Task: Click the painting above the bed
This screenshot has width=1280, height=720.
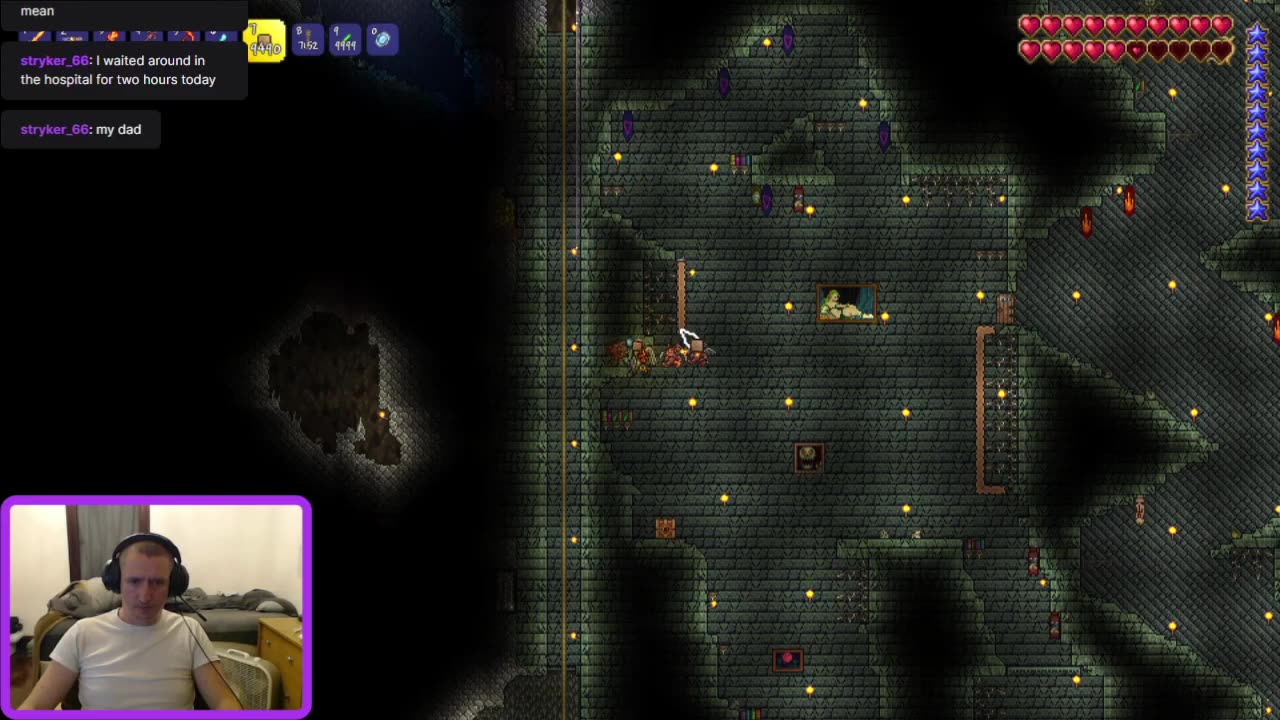Action: tap(849, 304)
